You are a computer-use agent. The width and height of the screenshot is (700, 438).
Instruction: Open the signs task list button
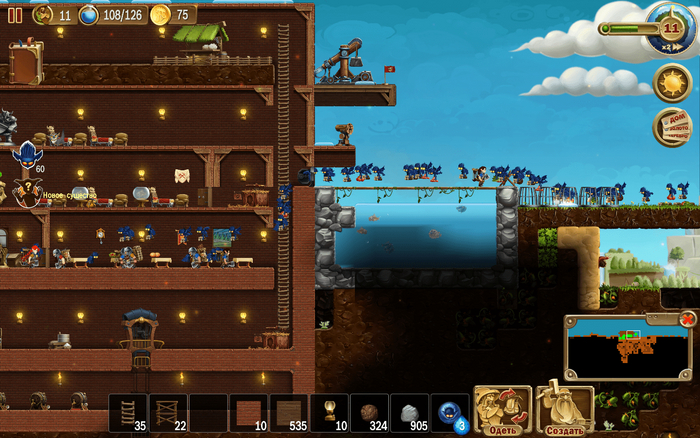click(x=674, y=126)
